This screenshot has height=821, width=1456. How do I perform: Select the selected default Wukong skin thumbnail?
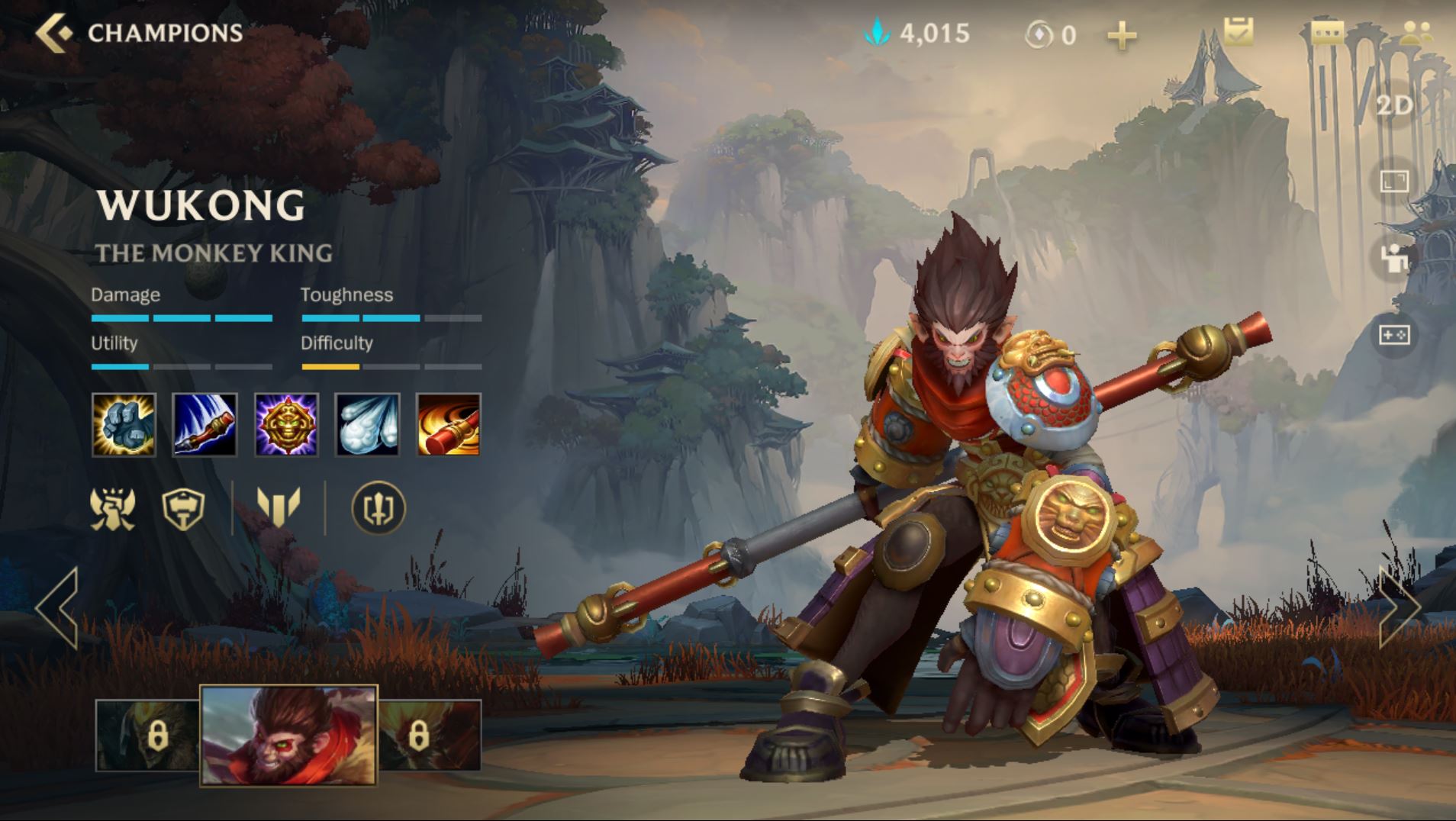(288, 735)
